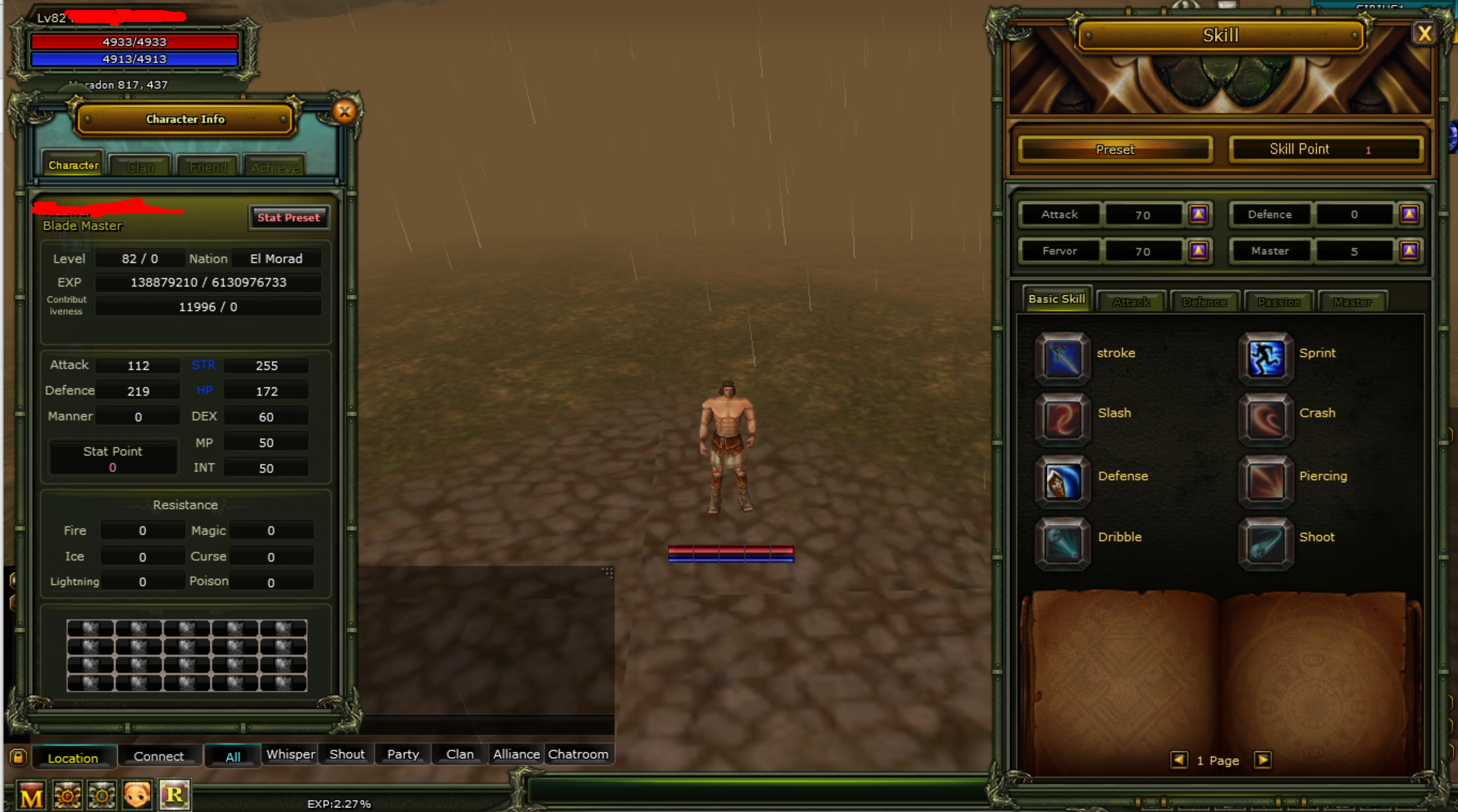The image size is (1458, 812).
Task: Open the Stat Preset button
Action: point(289,218)
